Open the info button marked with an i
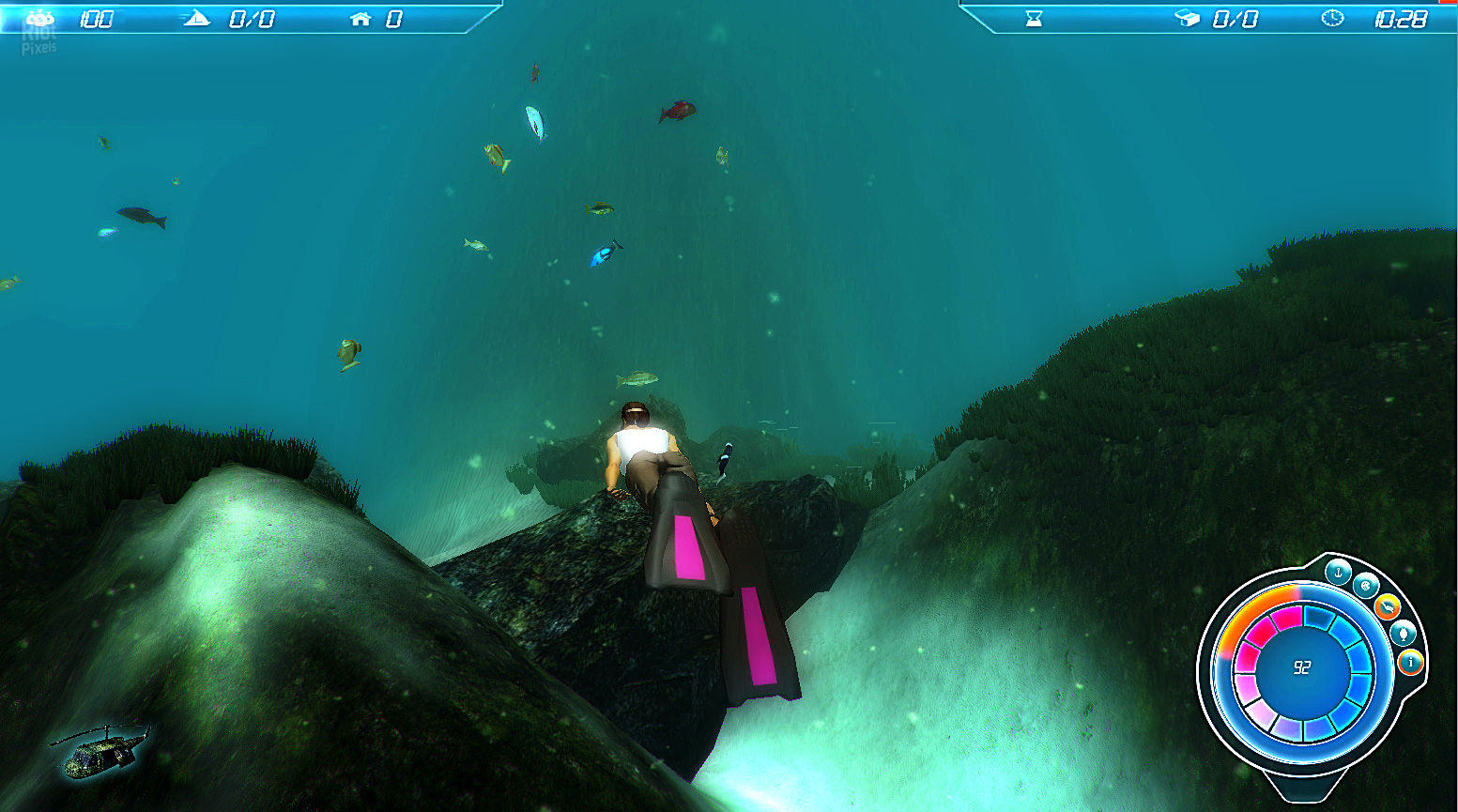Screen dimensions: 1458x812 click(1410, 663)
